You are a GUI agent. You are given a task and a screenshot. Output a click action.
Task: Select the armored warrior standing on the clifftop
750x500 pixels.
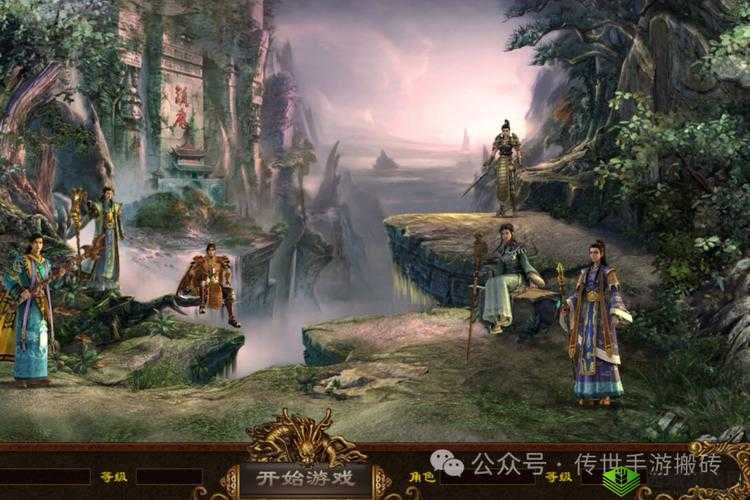point(504,167)
